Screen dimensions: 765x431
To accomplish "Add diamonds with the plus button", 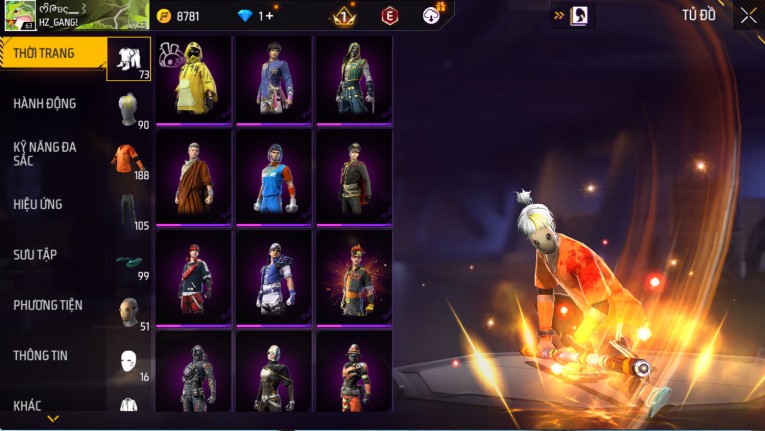I will (x=269, y=16).
